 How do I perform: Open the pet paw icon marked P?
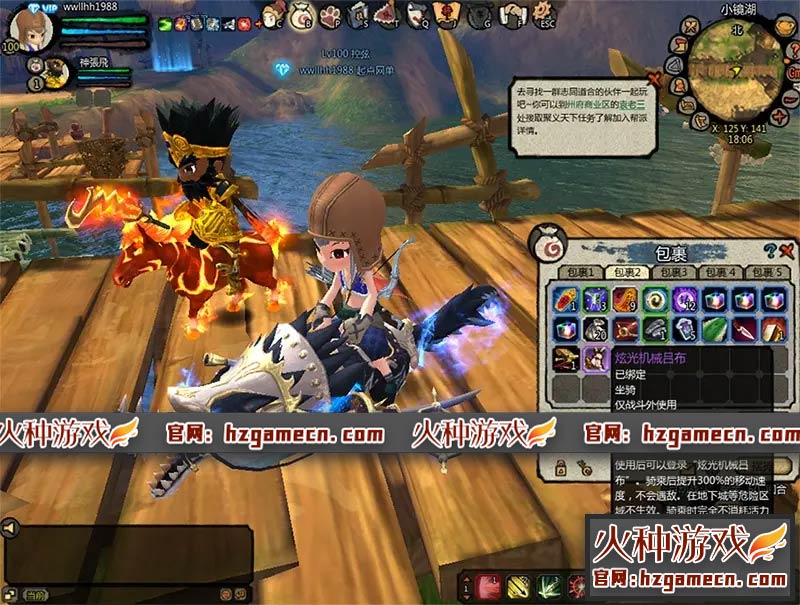329,15
